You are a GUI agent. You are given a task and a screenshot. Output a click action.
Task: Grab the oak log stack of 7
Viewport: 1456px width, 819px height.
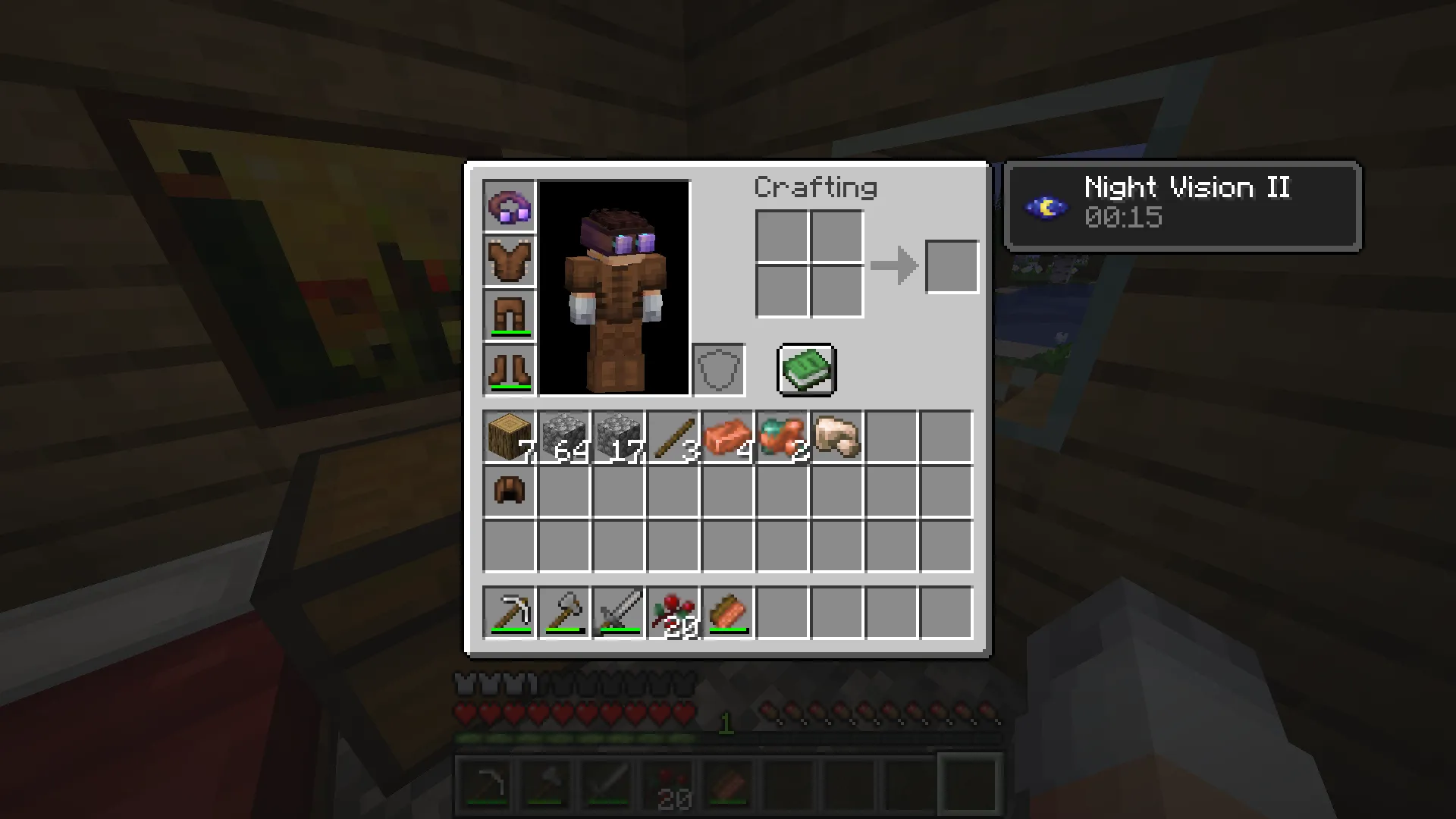coord(509,435)
